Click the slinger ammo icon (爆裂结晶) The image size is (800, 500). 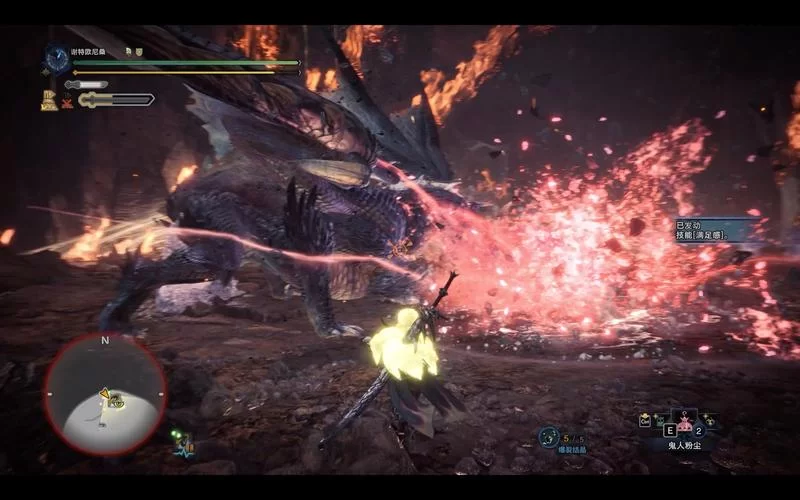point(548,437)
